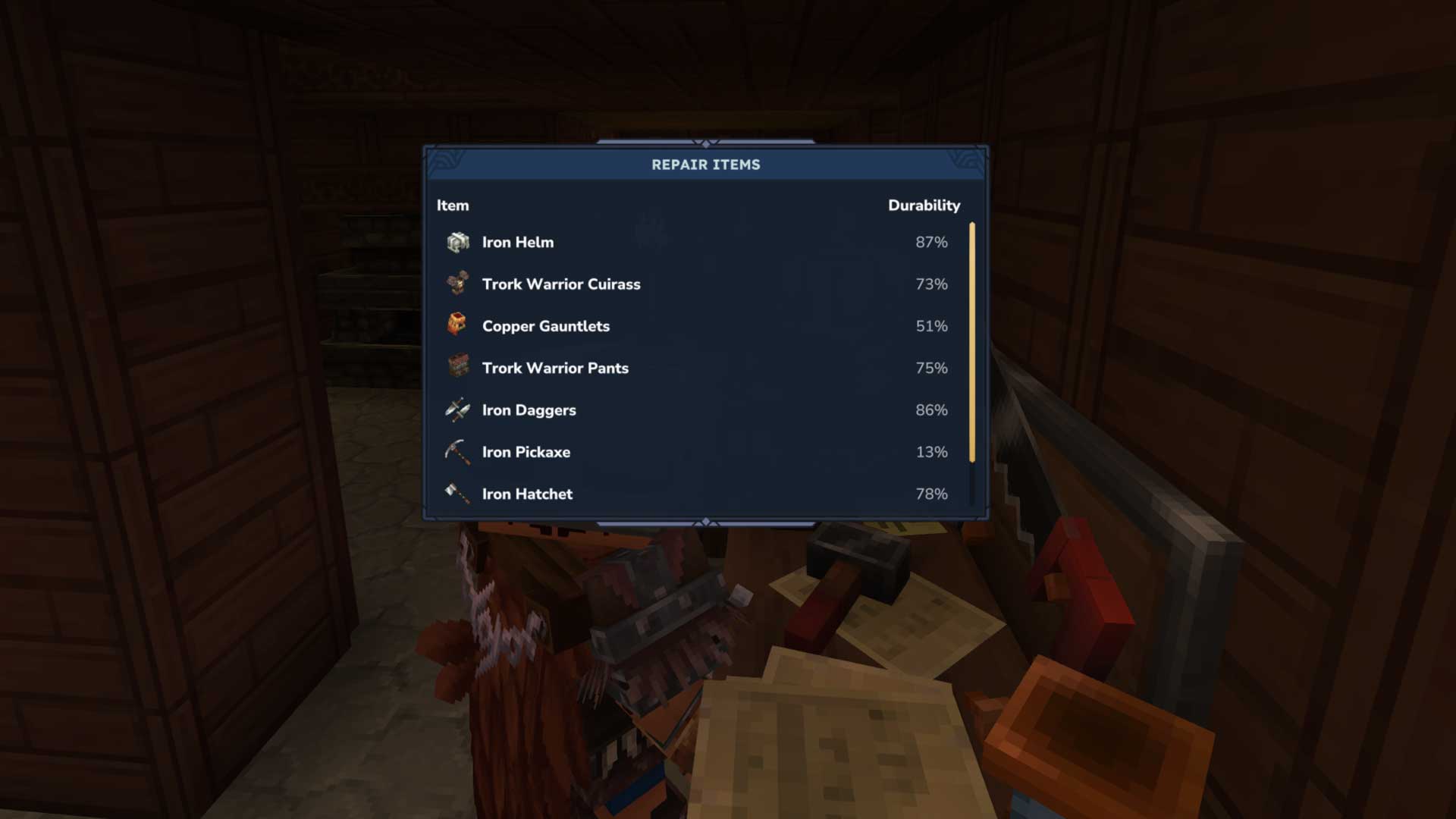Select the Copper Gauntlets icon
The height and width of the screenshot is (819, 1456).
[456, 325]
